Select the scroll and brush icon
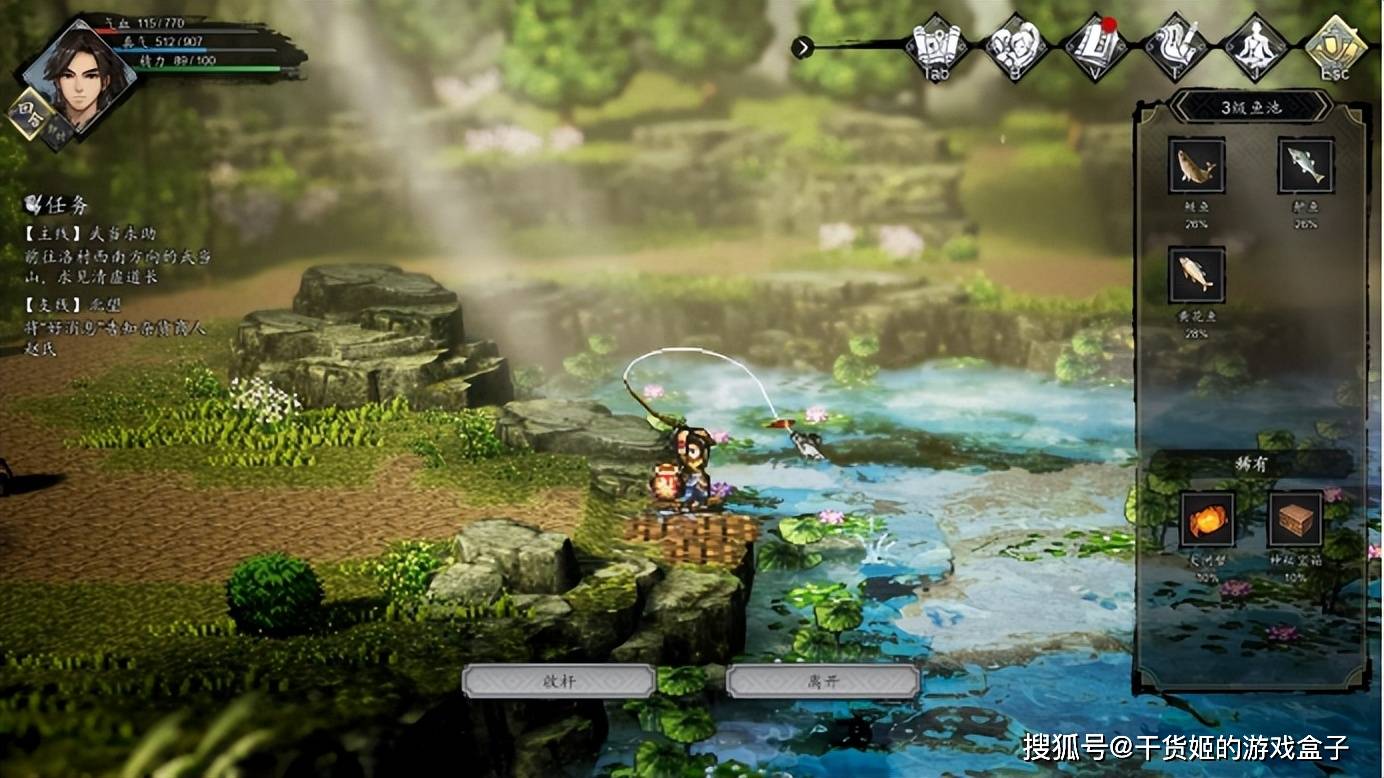The width and height of the screenshot is (1384, 778). pyautogui.click(x=1175, y=46)
